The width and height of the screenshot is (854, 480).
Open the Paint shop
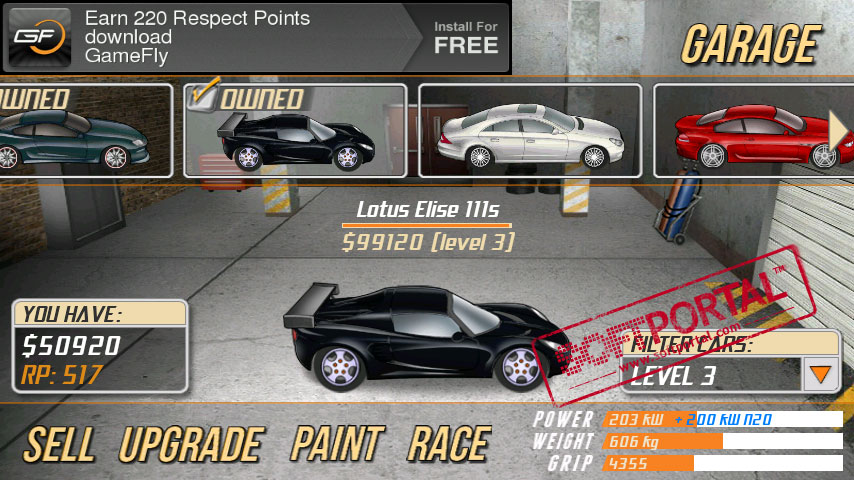pyautogui.click(x=337, y=444)
